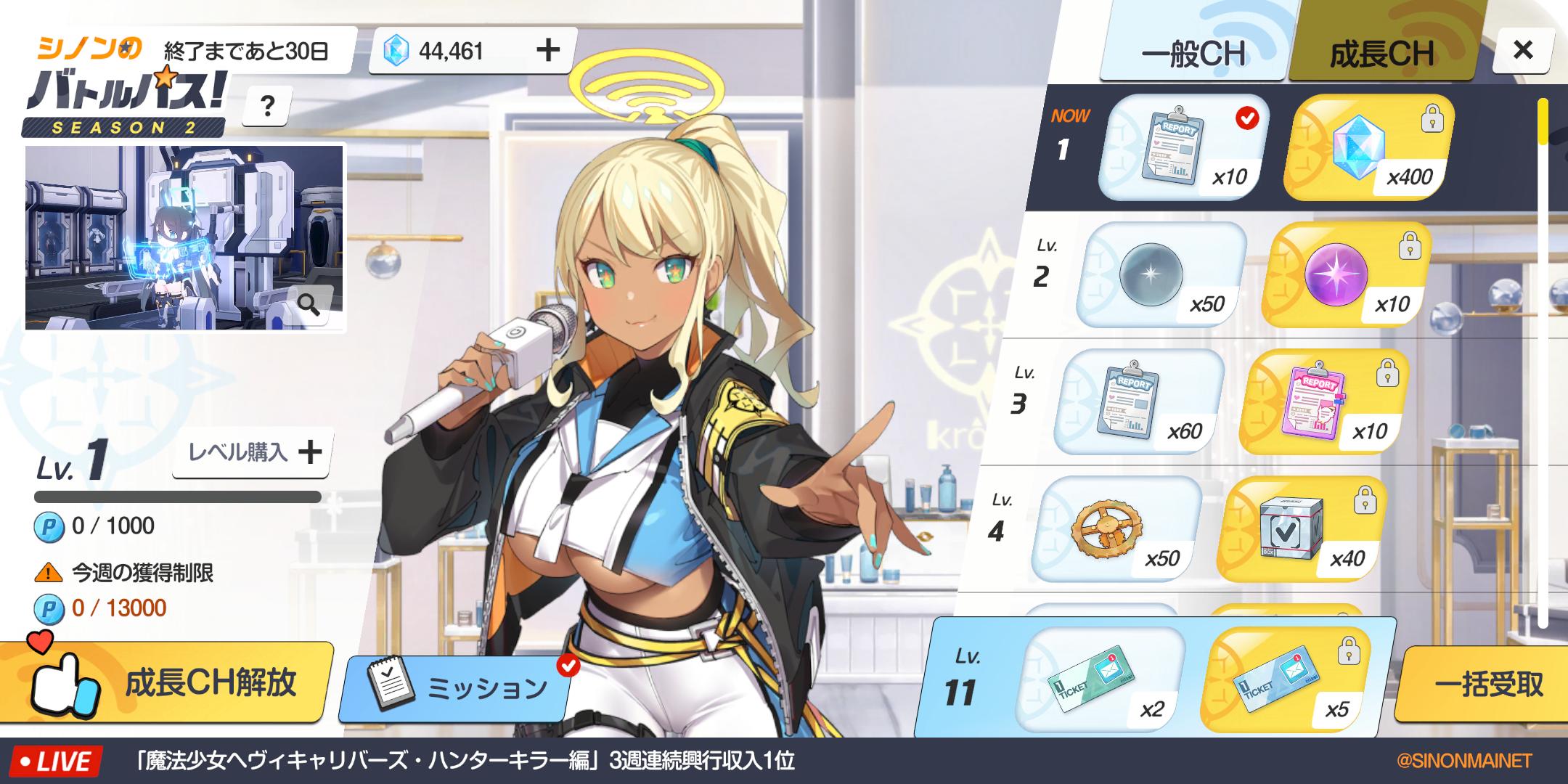Claim all rewards with 一括受取
The height and width of the screenshot is (784, 1568).
click(x=1488, y=684)
